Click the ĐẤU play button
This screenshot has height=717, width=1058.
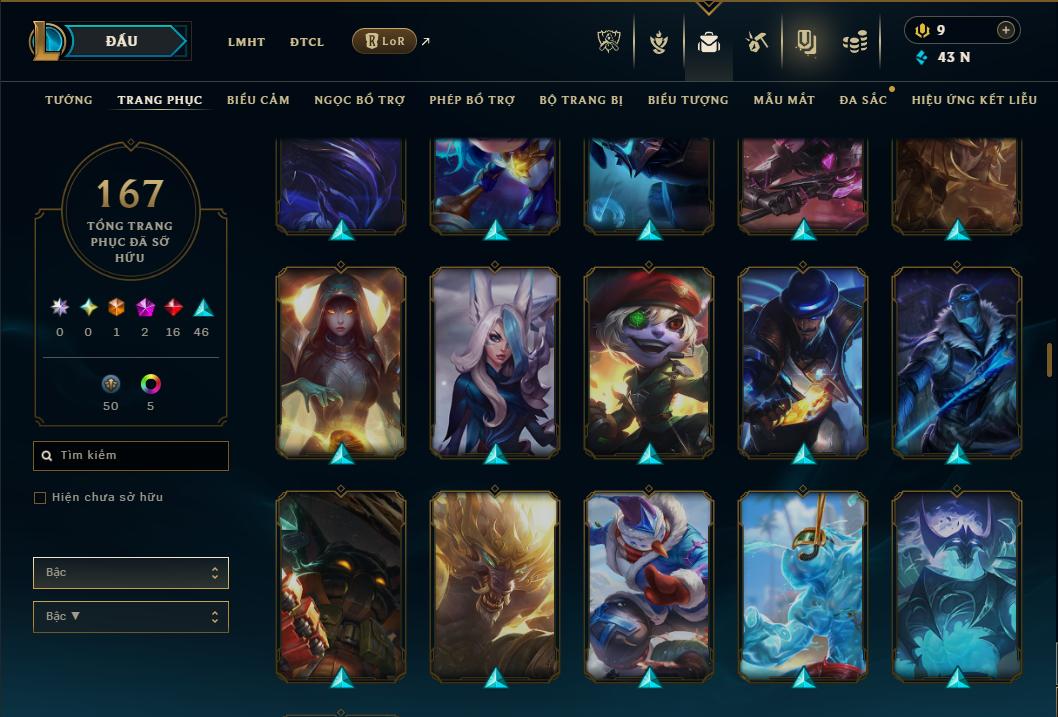123,41
